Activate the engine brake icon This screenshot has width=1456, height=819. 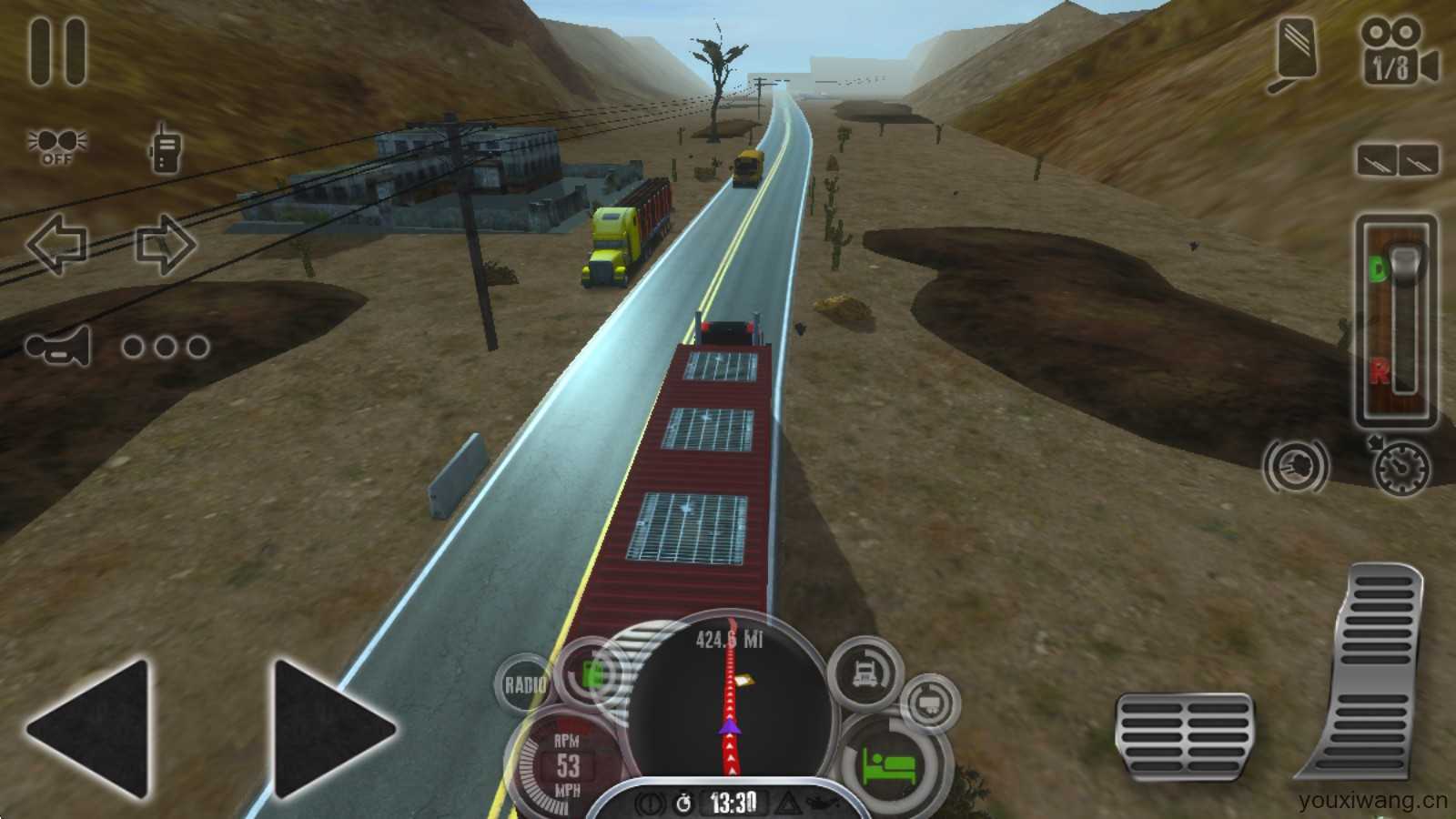tap(1296, 466)
